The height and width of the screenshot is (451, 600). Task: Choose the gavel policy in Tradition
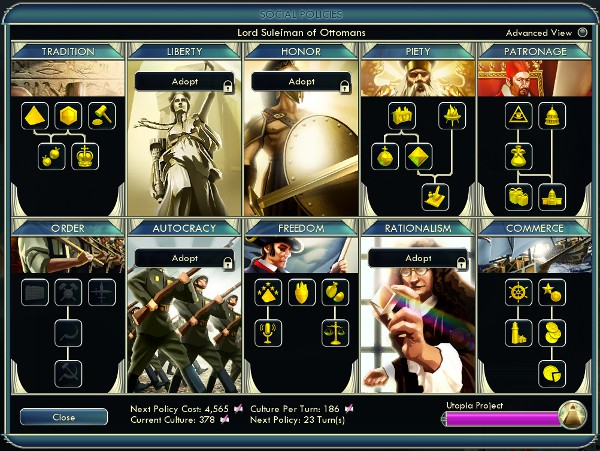(102, 116)
